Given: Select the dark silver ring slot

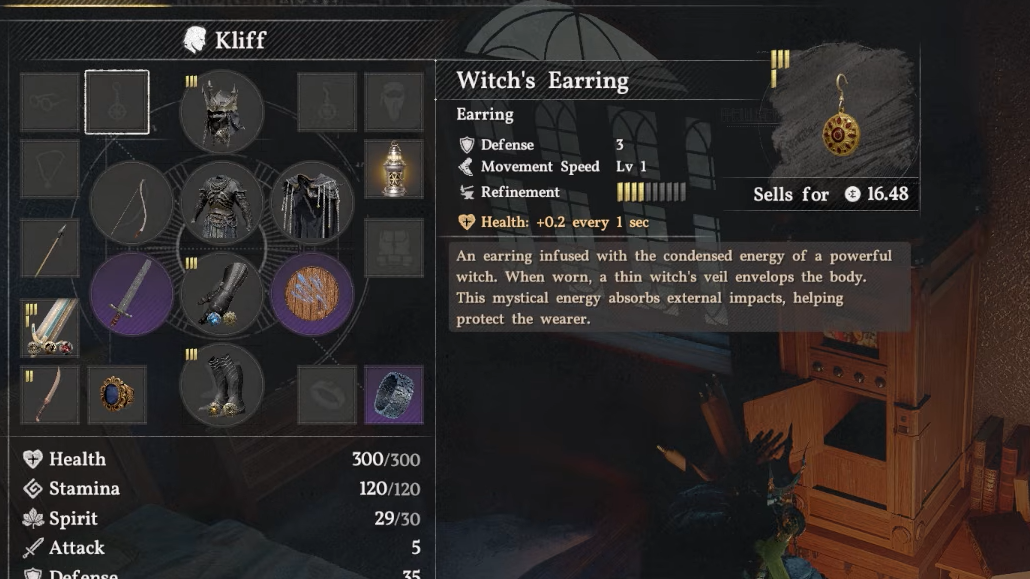Looking at the screenshot, I should tap(393, 394).
